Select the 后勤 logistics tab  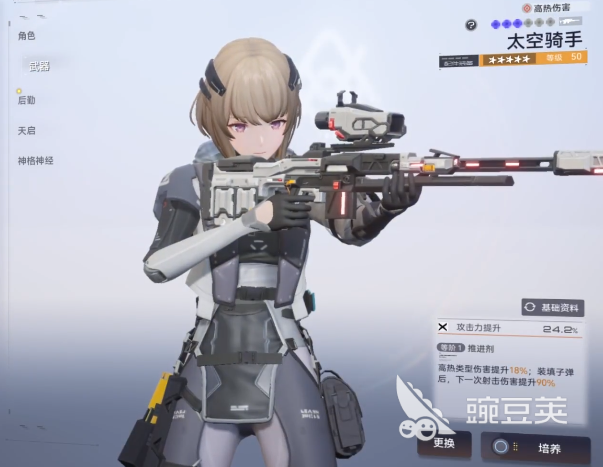pyautogui.click(x=27, y=100)
